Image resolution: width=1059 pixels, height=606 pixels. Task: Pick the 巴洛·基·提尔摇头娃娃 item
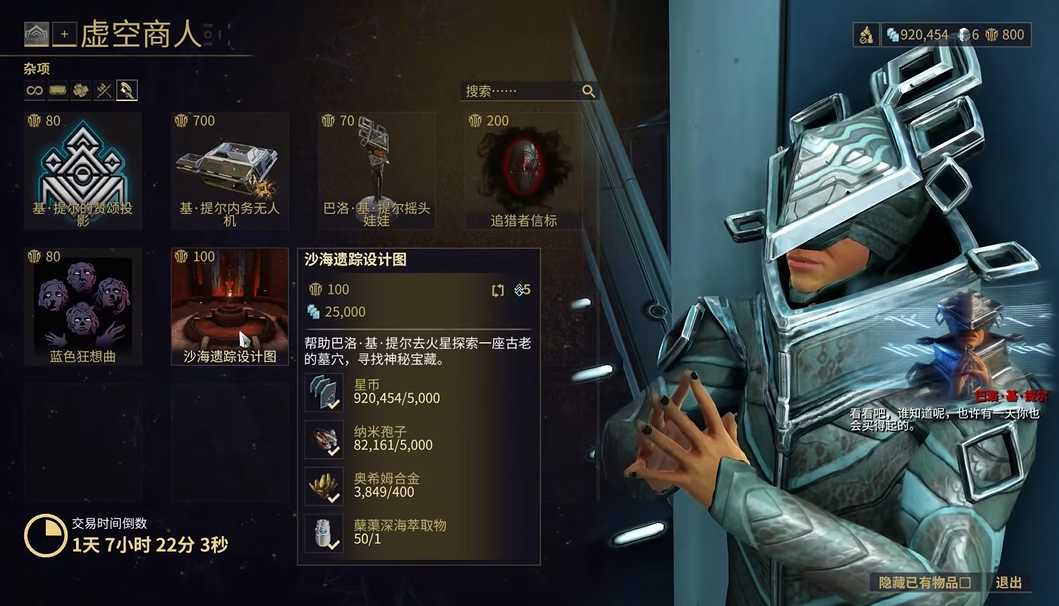376,170
